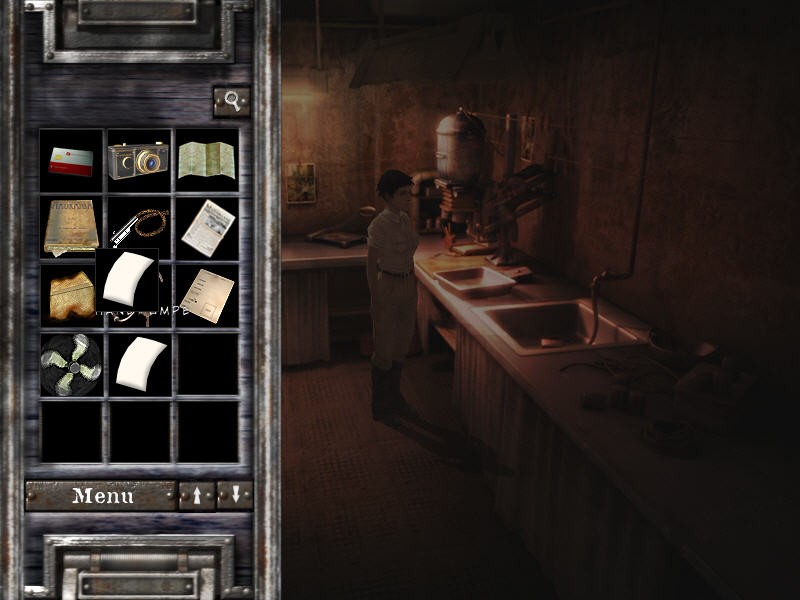Choose the form document with photo
Image resolution: width=800 pixels, height=600 pixels.
point(207,295)
